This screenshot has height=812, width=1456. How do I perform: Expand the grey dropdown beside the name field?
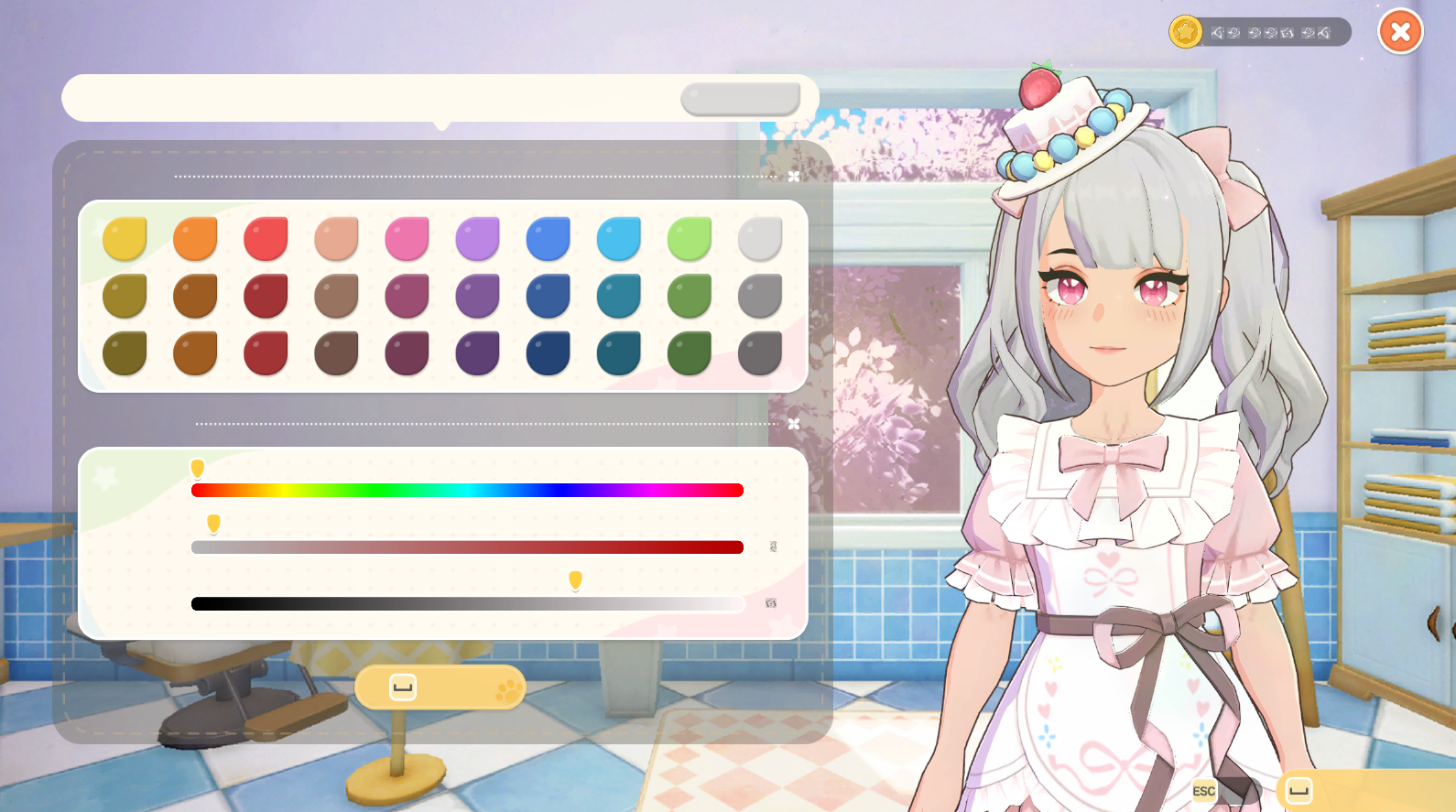pyautogui.click(x=740, y=98)
